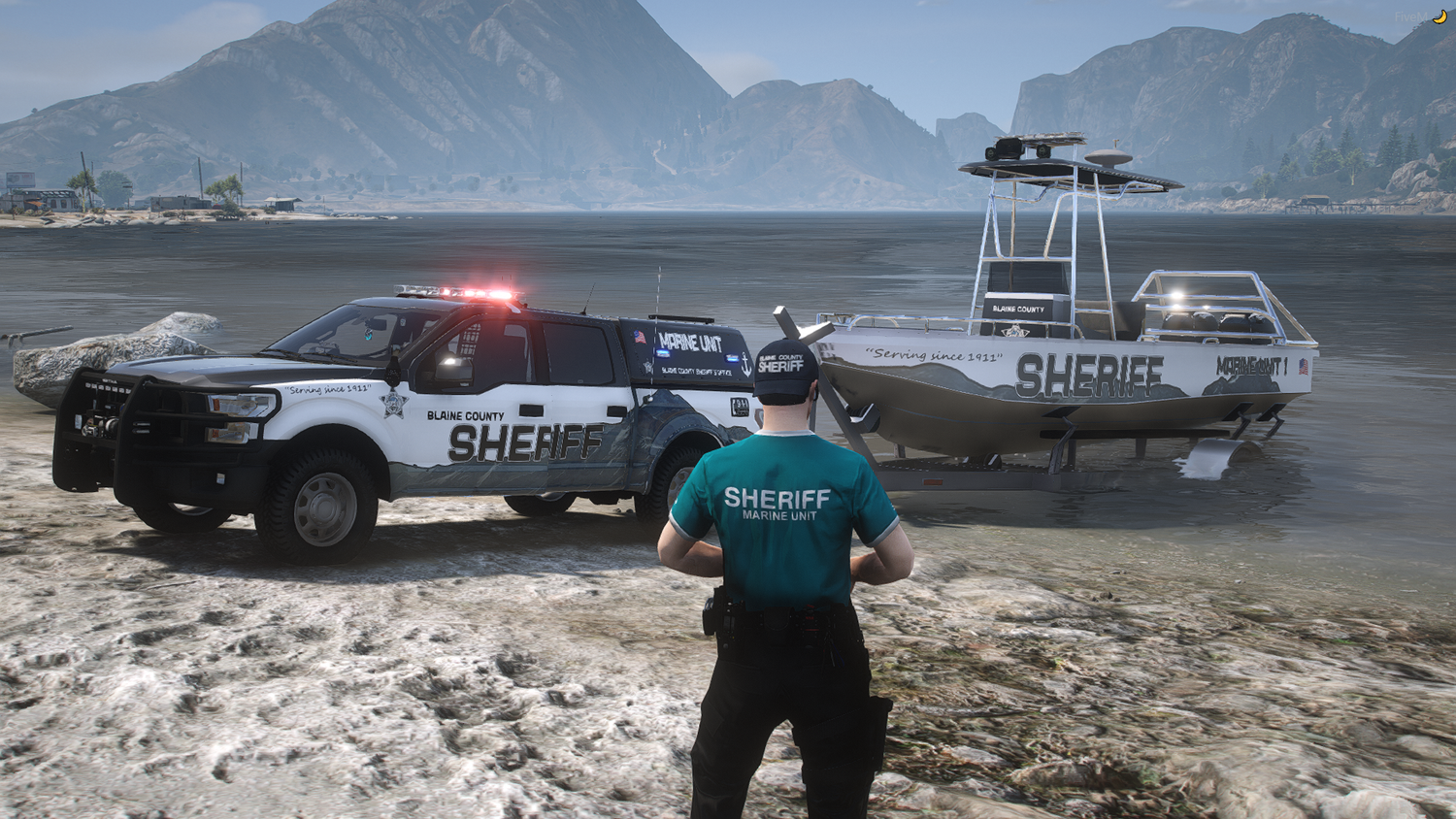The image size is (1456, 819).
Task: Click the FiveM watermark text
Action: point(1409,17)
